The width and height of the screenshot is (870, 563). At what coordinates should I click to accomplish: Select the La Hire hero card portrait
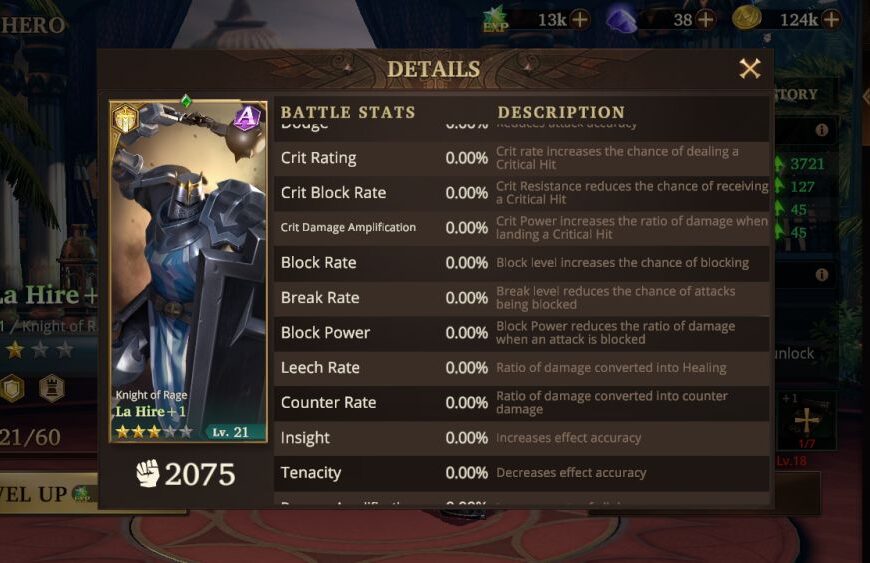point(187,270)
